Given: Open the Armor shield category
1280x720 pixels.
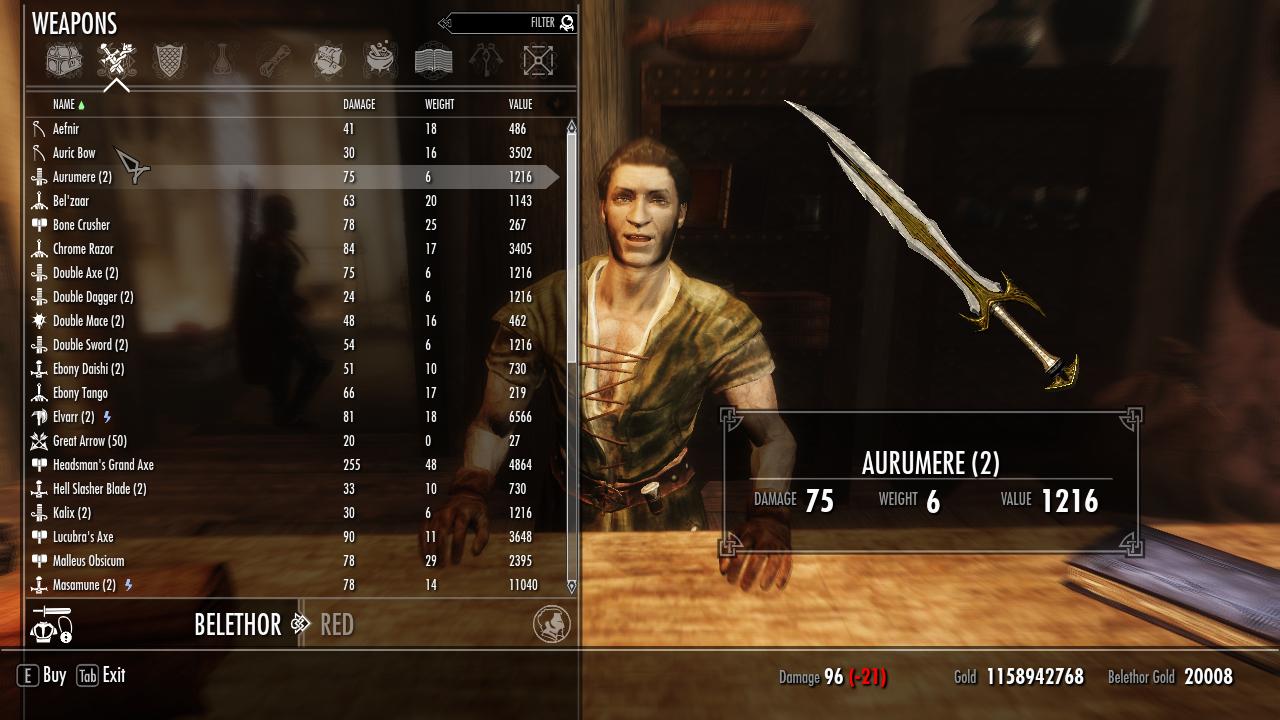Looking at the screenshot, I should pos(169,61).
